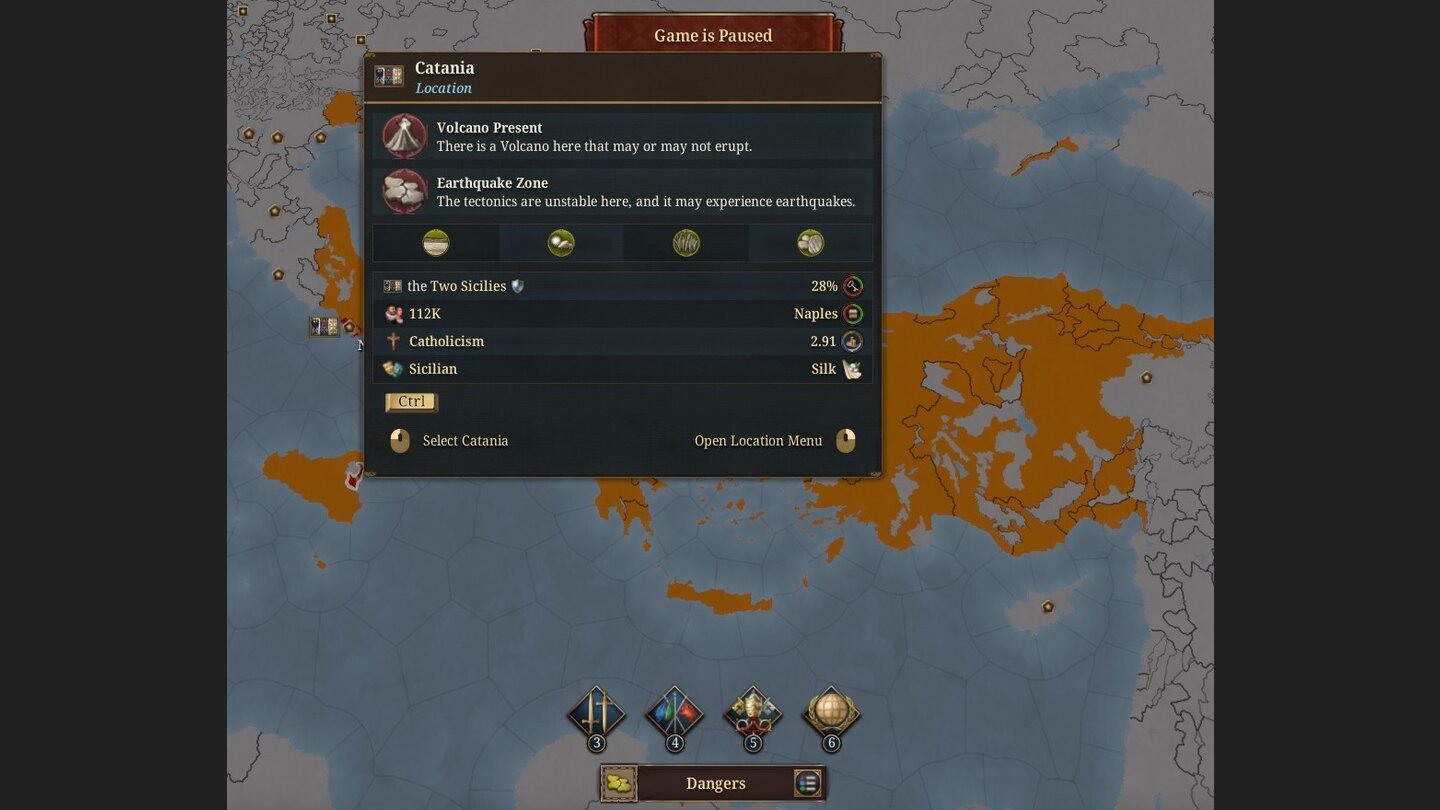Click the Silk trade good icon
The width and height of the screenshot is (1440, 810).
(x=852, y=368)
